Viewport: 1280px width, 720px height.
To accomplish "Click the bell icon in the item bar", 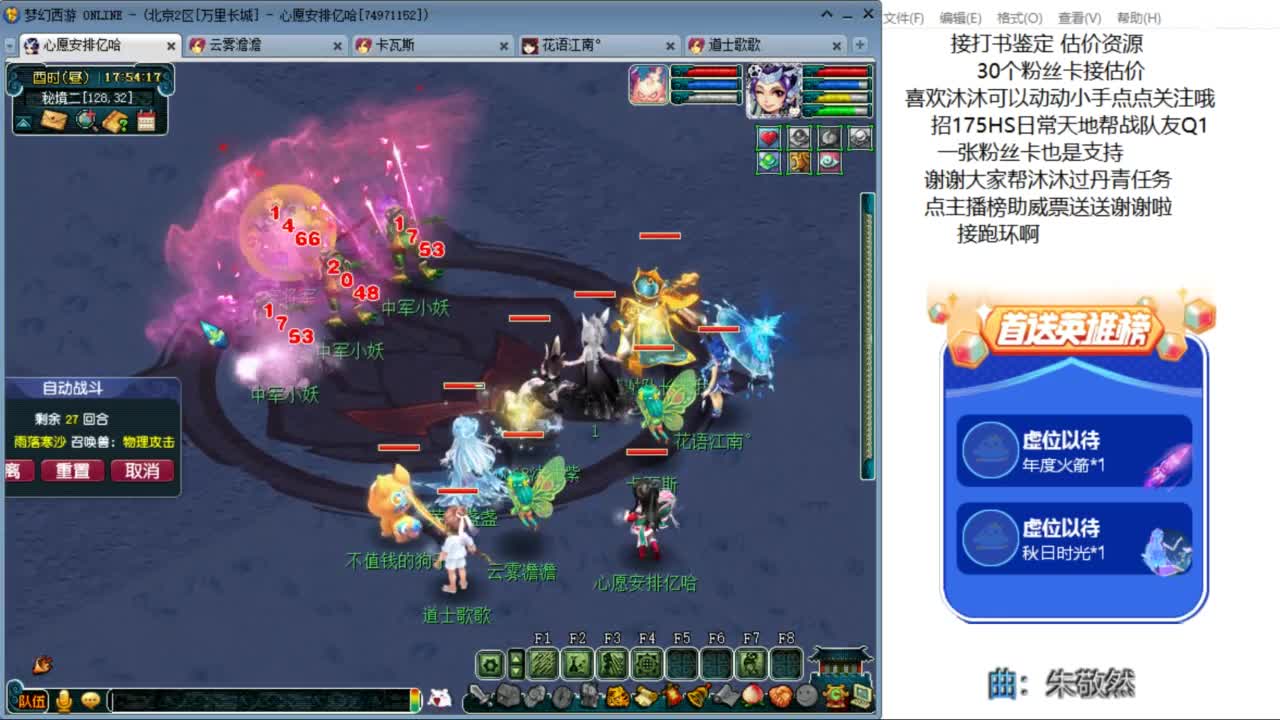I will pyautogui.click(x=696, y=695).
